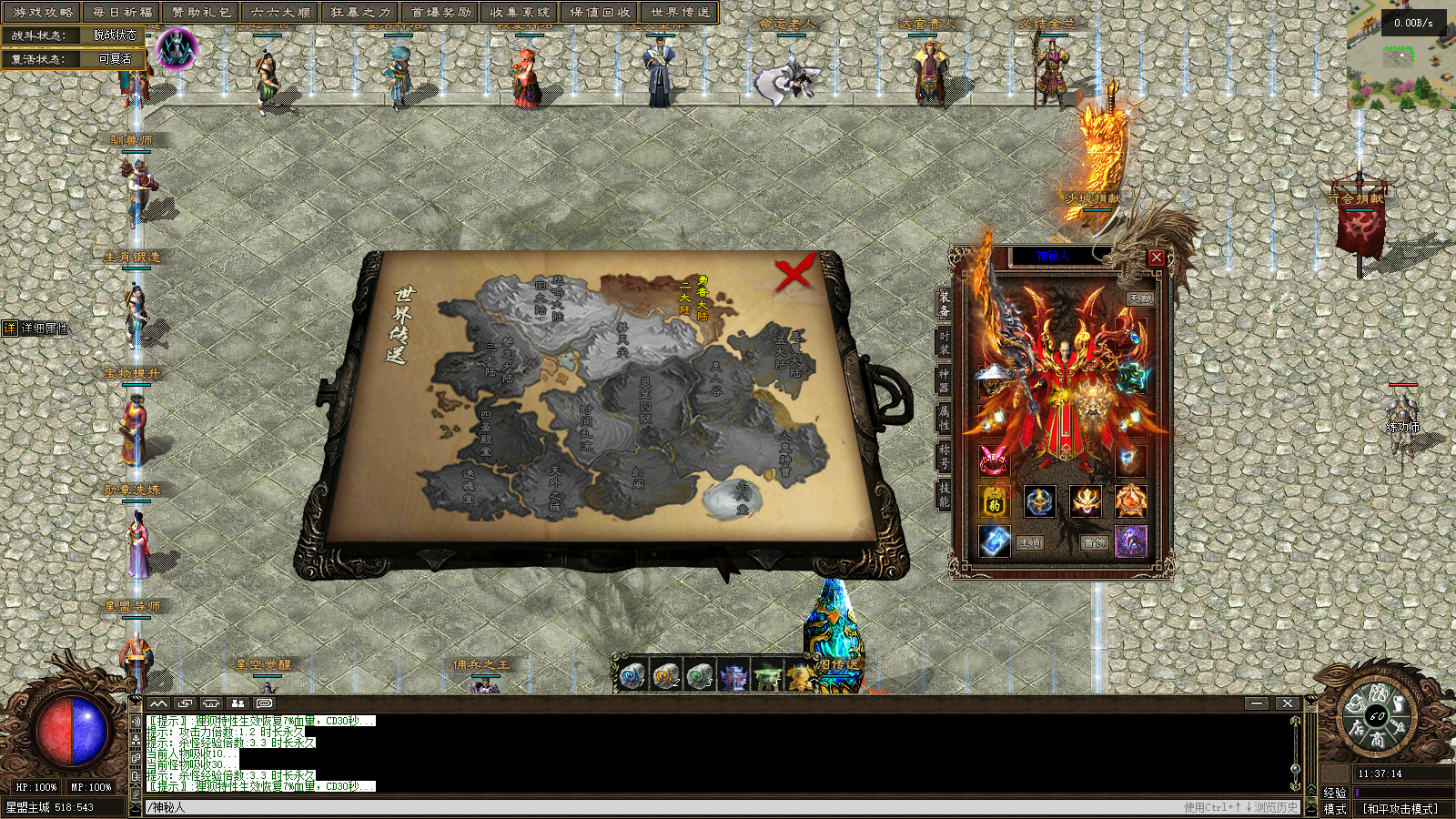Open the 生肖 zodiac button
The image size is (1456, 819).
click(x=1029, y=542)
